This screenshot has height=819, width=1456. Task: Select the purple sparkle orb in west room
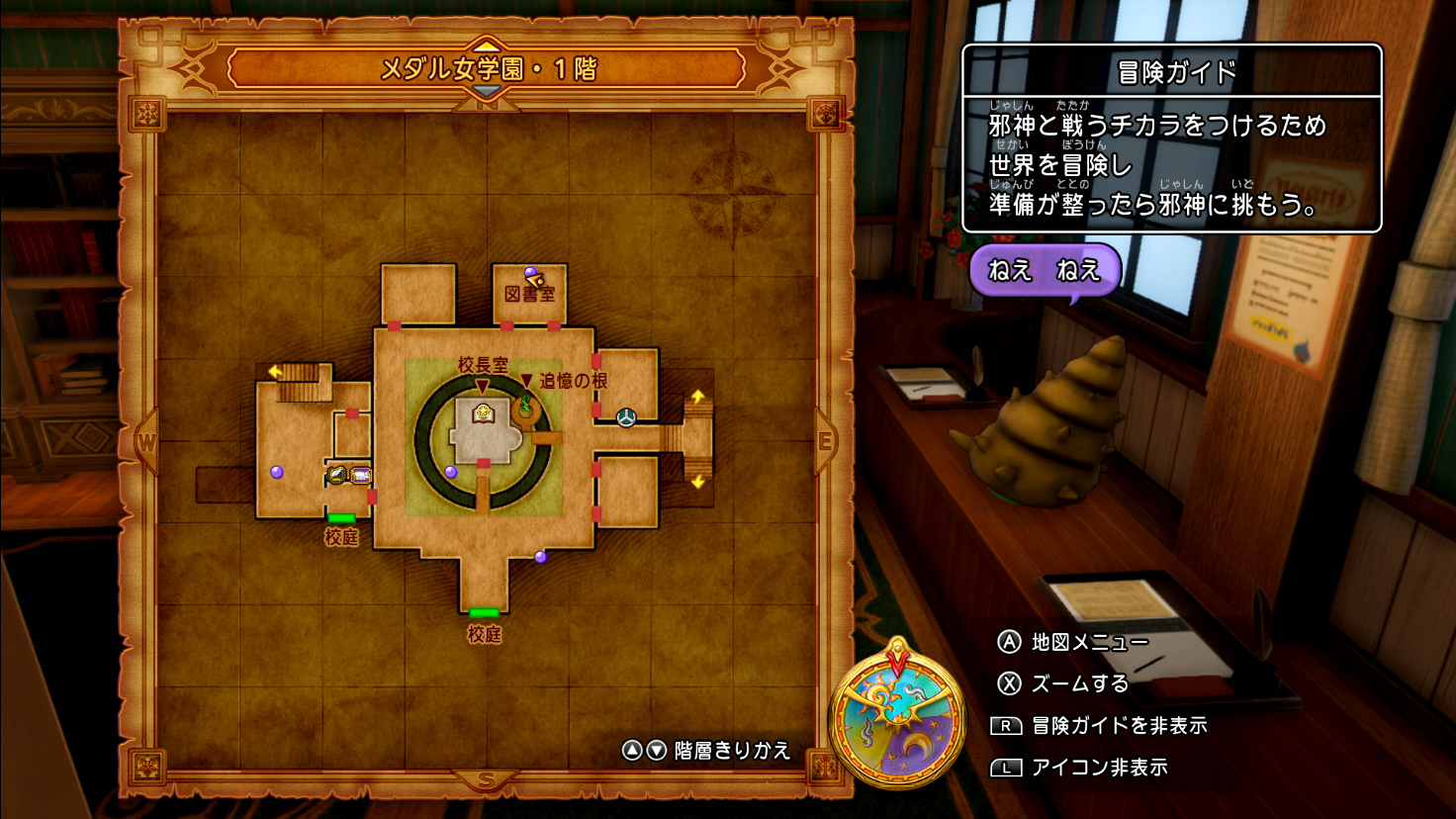(x=276, y=473)
